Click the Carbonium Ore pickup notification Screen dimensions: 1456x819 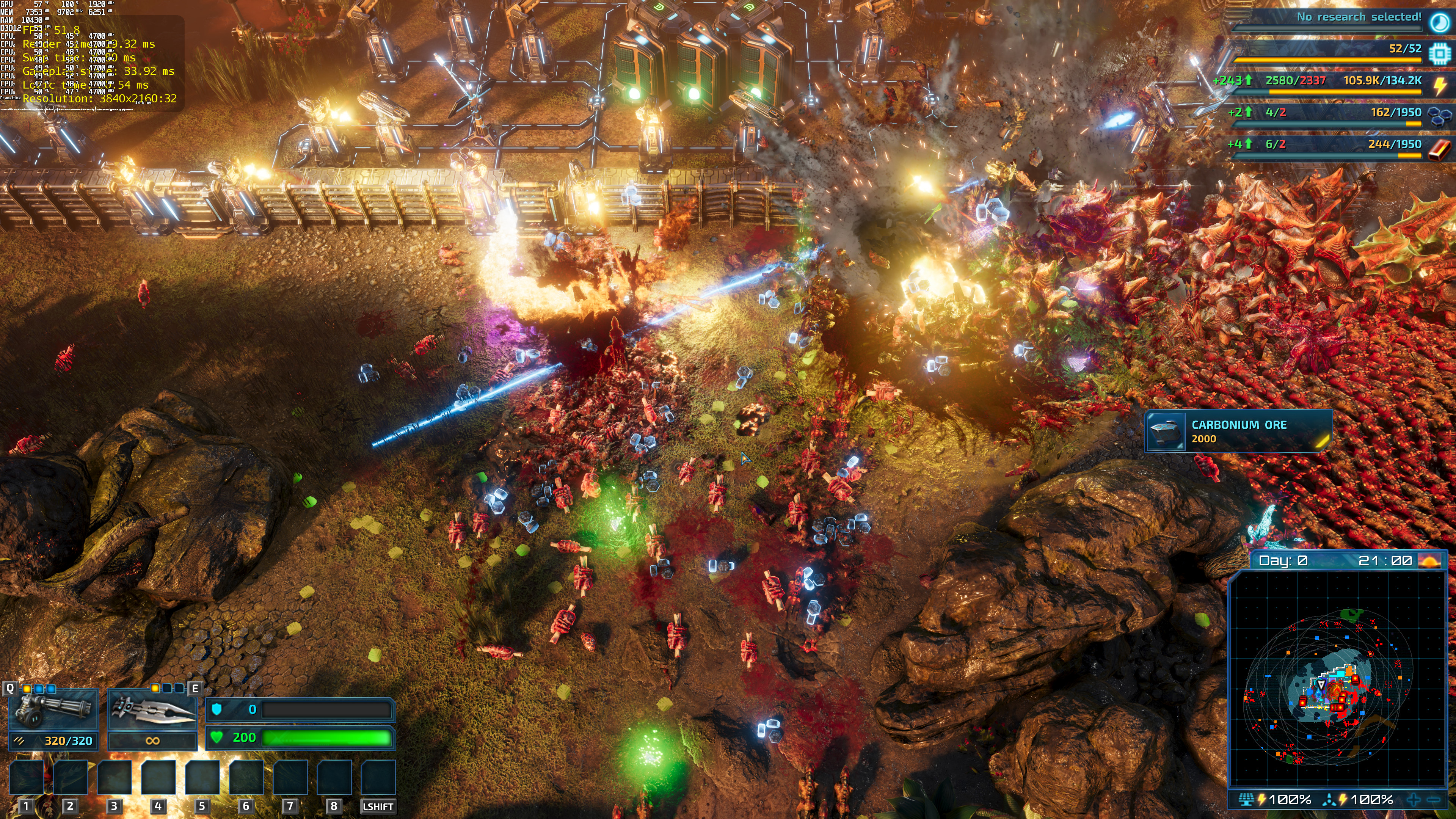click(x=1238, y=431)
